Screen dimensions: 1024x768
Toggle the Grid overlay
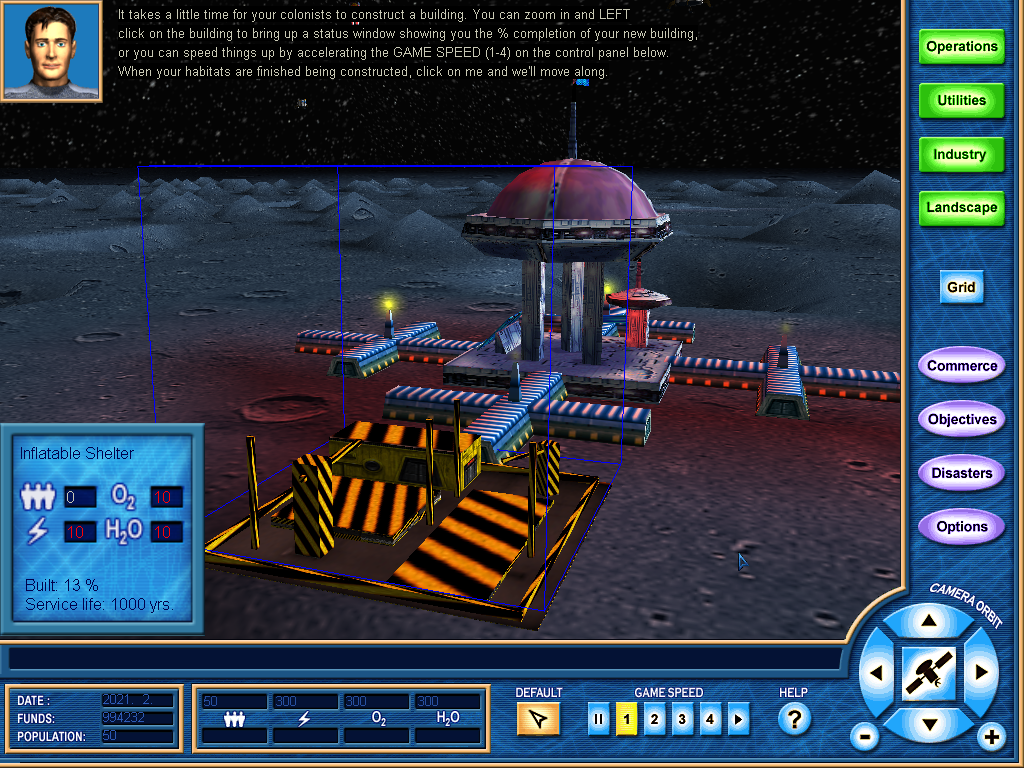[x=961, y=288]
